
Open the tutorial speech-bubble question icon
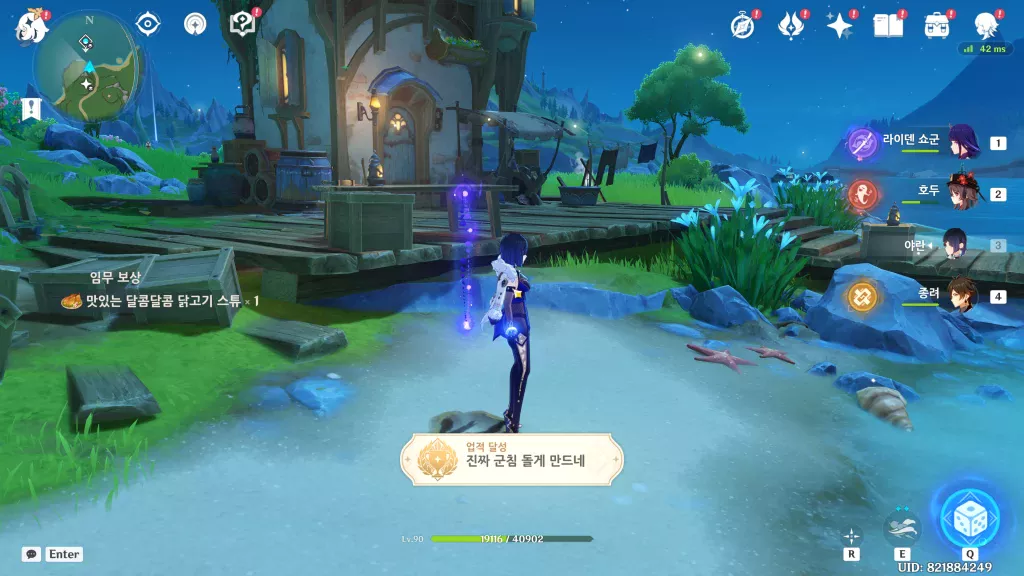pyautogui.click(x=242, y=24)
